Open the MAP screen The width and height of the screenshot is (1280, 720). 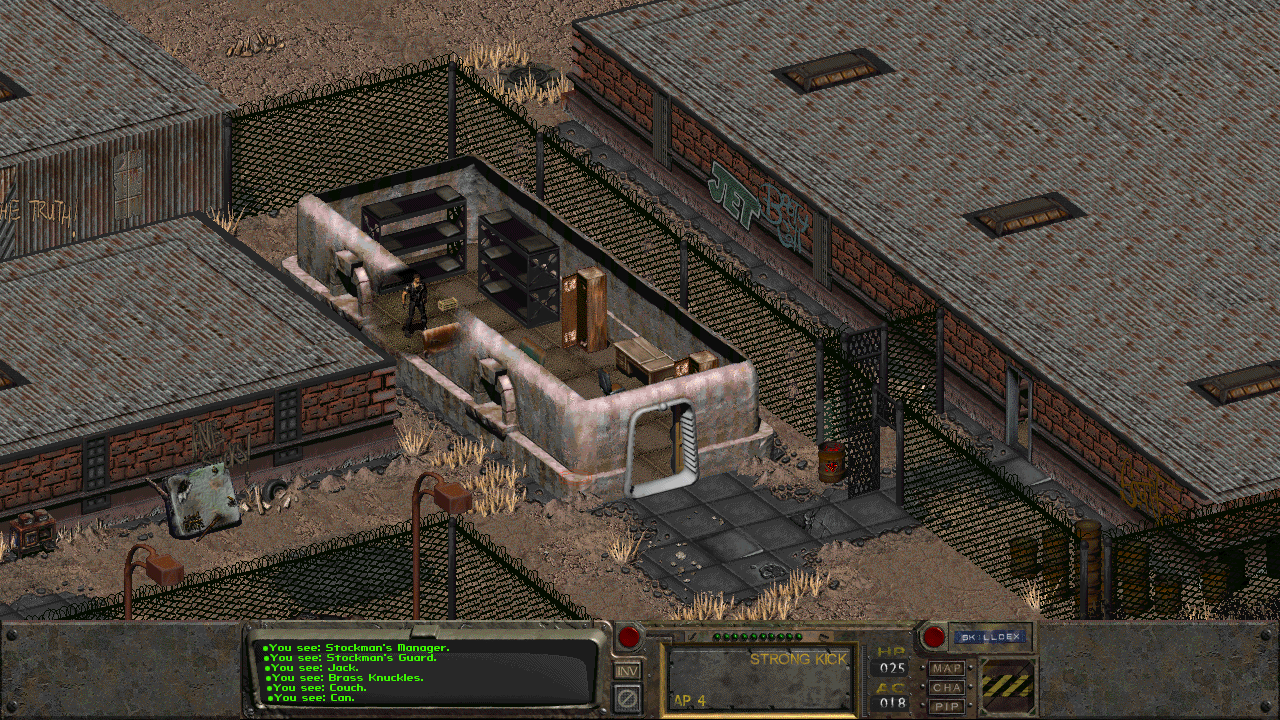946,668
